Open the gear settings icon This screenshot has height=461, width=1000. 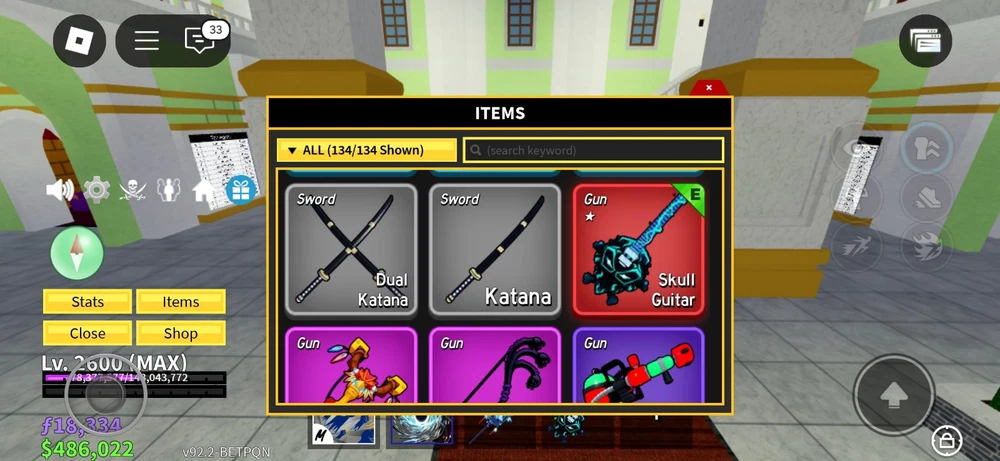click(96, 189)
